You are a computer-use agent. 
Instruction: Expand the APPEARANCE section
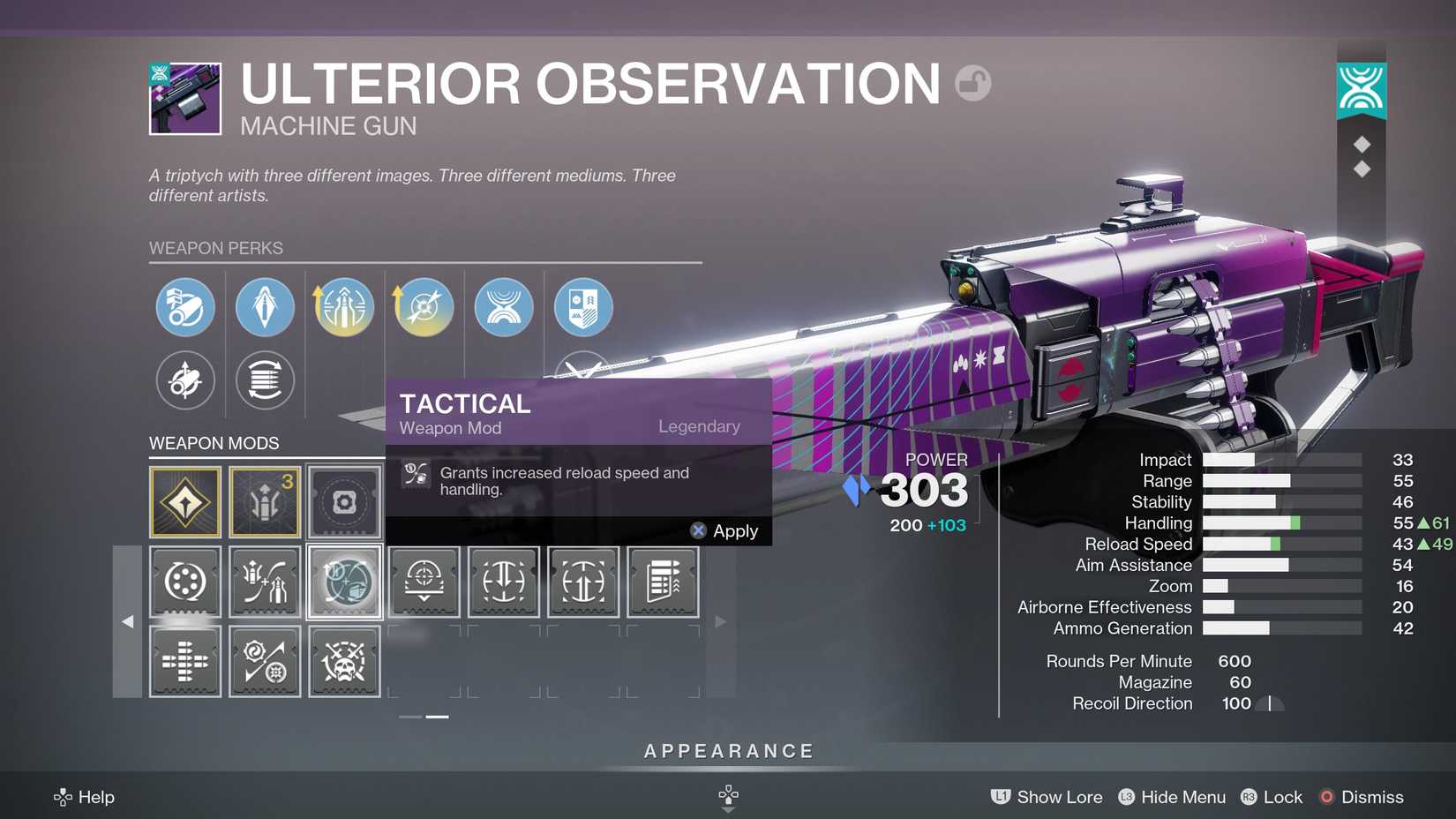pos(728,751)
